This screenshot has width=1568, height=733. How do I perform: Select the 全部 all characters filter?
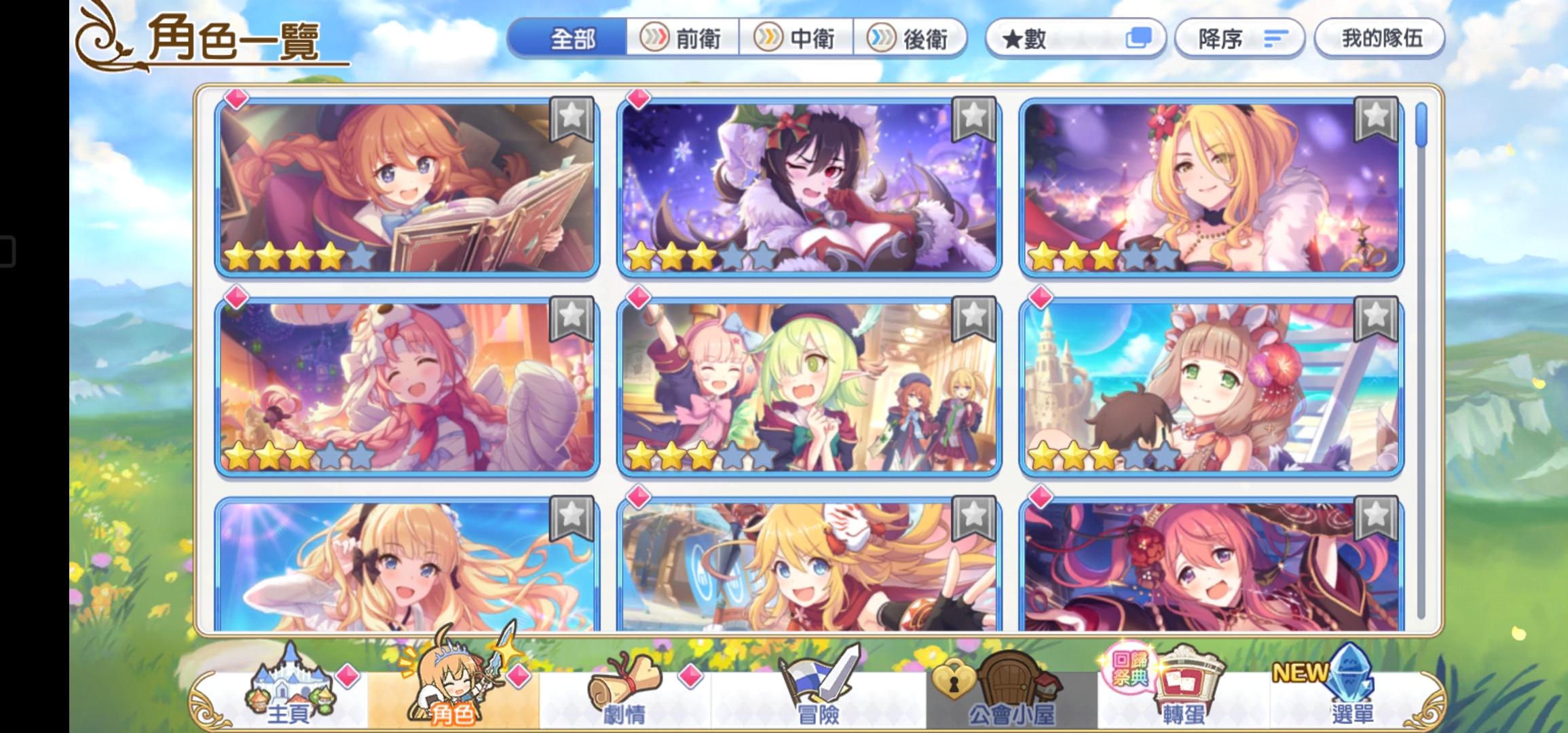574,39
